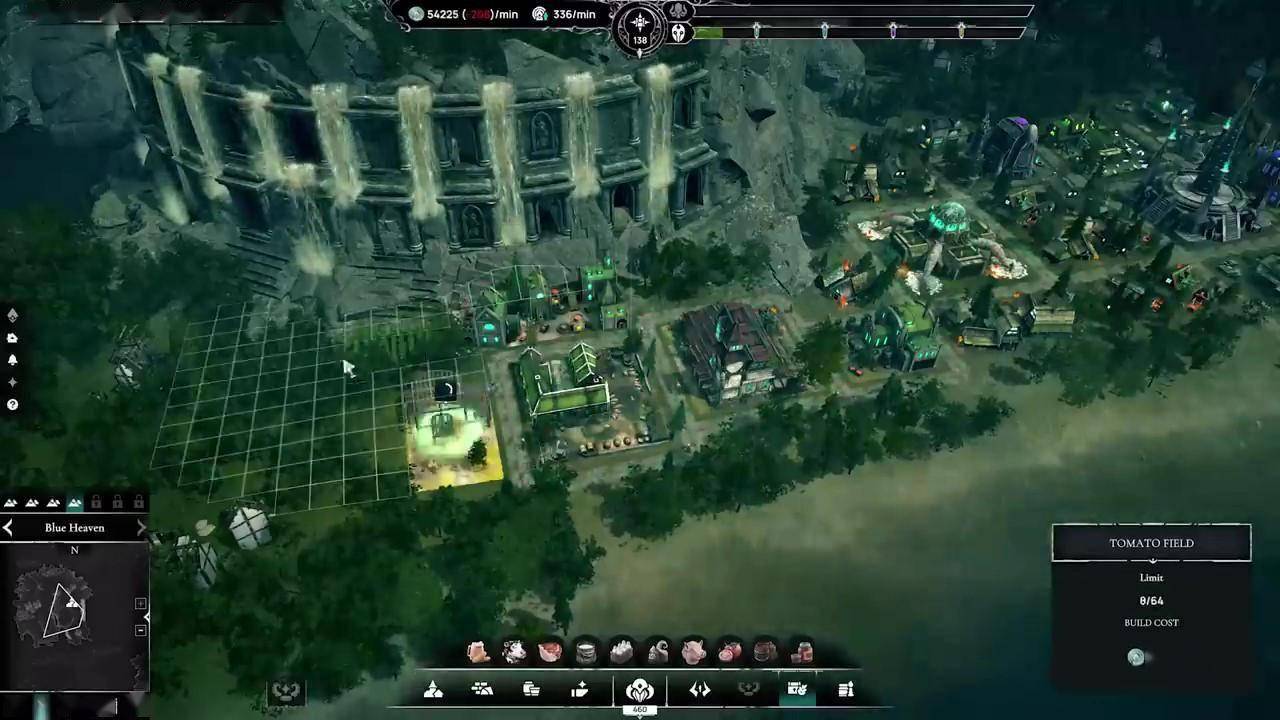This screenshot has width=1280, height=720.
Task: Zoom out on the minimap
Action: coord(140,630)
